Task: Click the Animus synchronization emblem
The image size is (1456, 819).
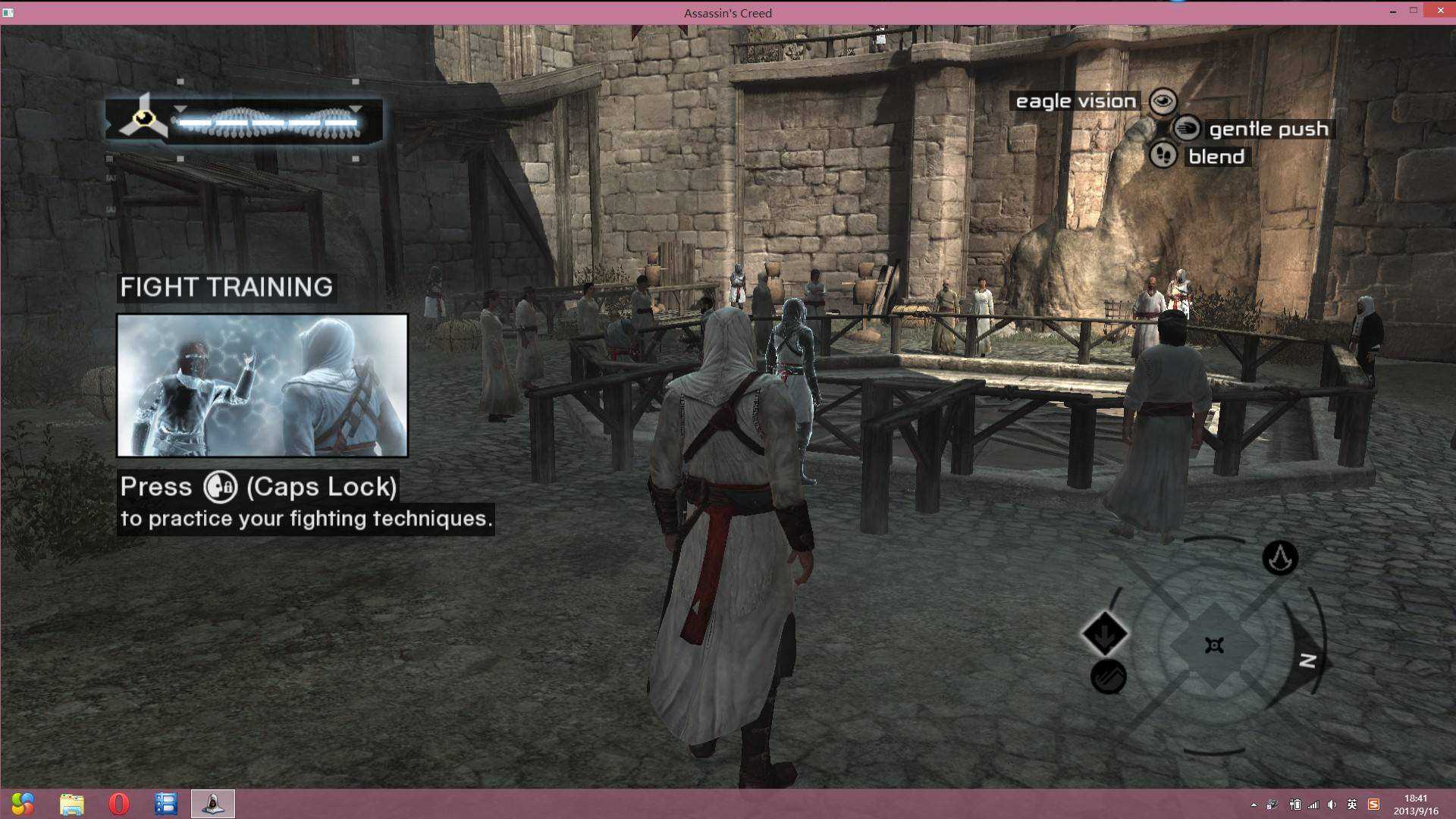Action: pyautogui.click(x=143, y=118)
